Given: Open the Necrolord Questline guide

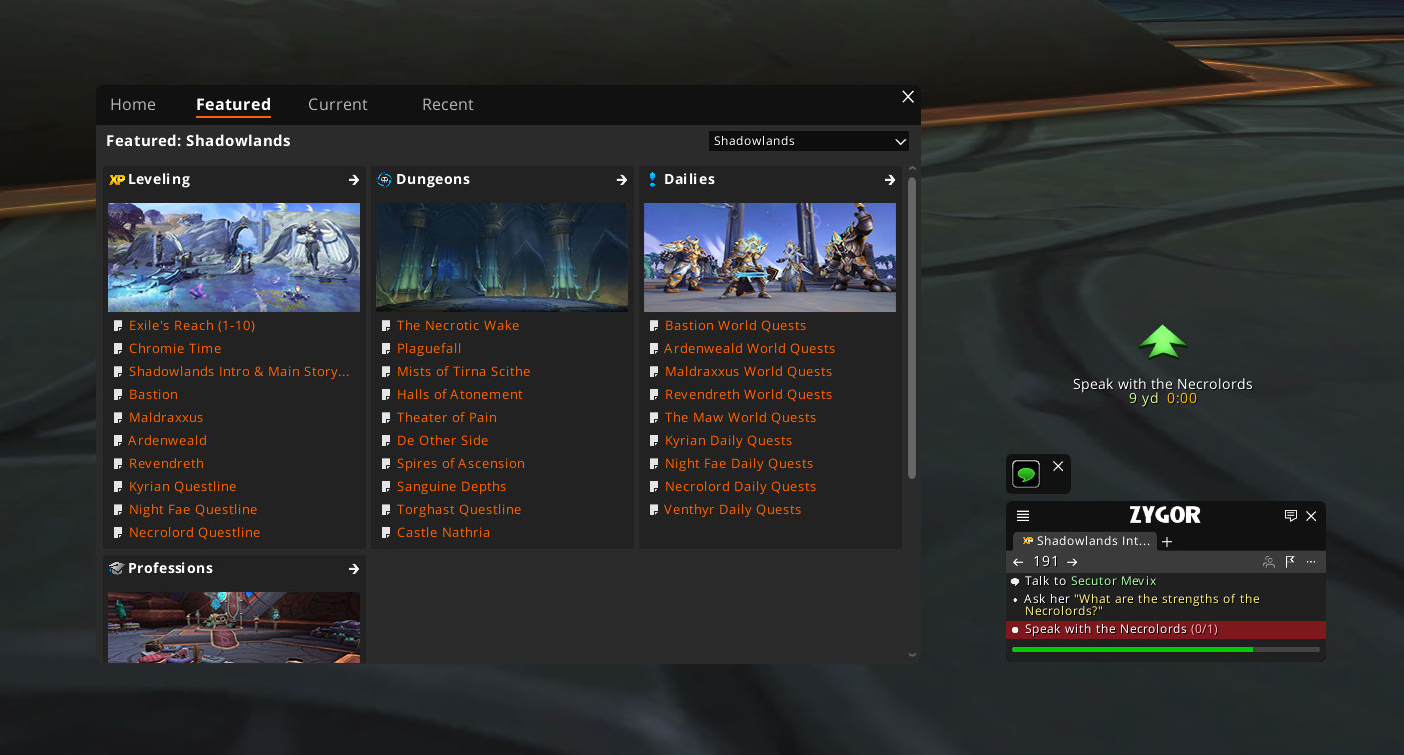Looking at the screenshot, I should click(194, 533).
